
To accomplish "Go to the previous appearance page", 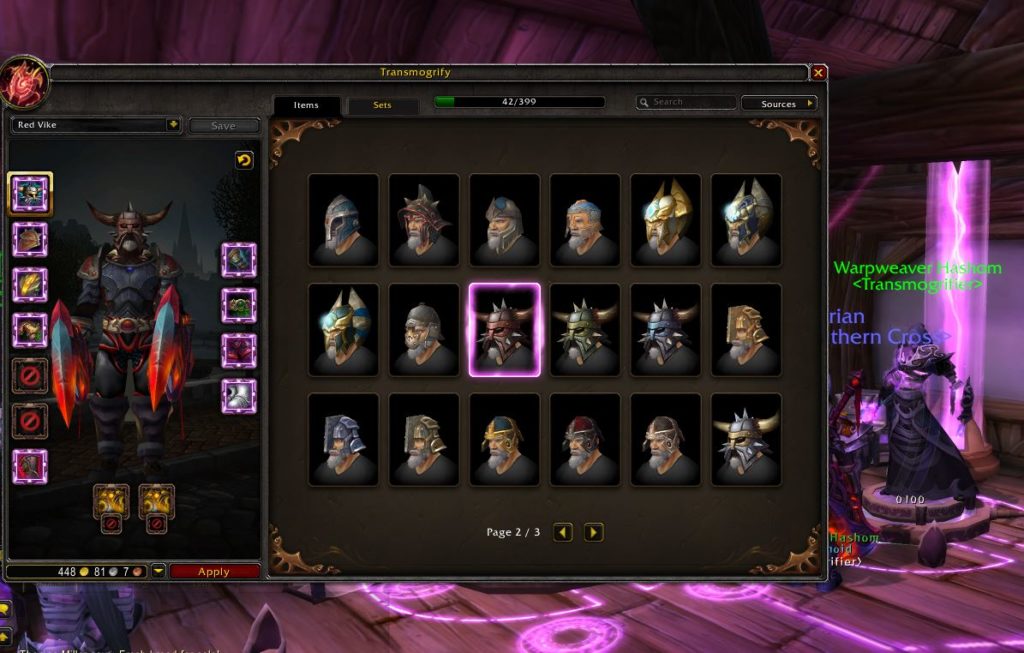I will click(x=563, y=532).
